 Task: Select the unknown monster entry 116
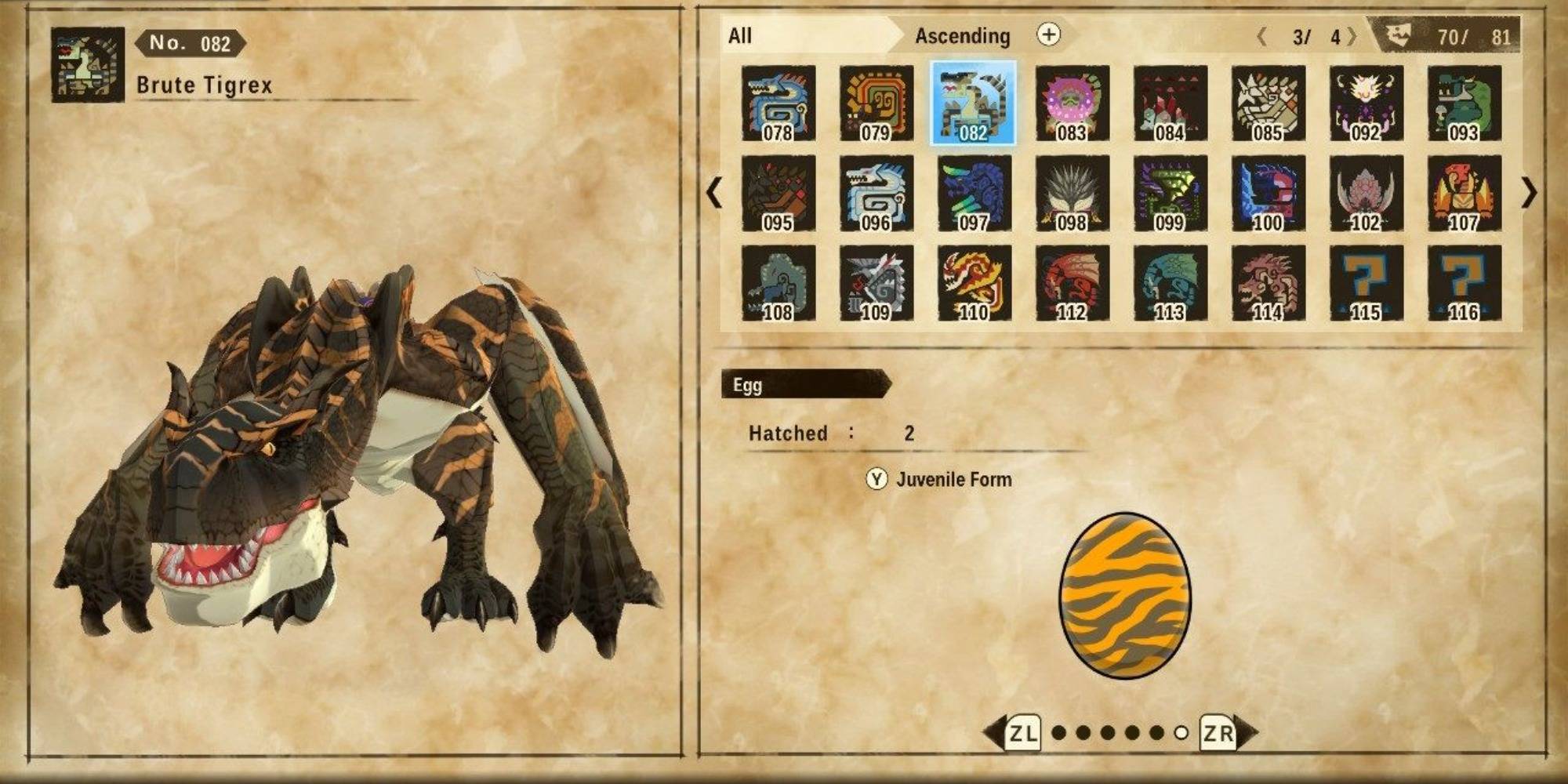pos(1464,284)
